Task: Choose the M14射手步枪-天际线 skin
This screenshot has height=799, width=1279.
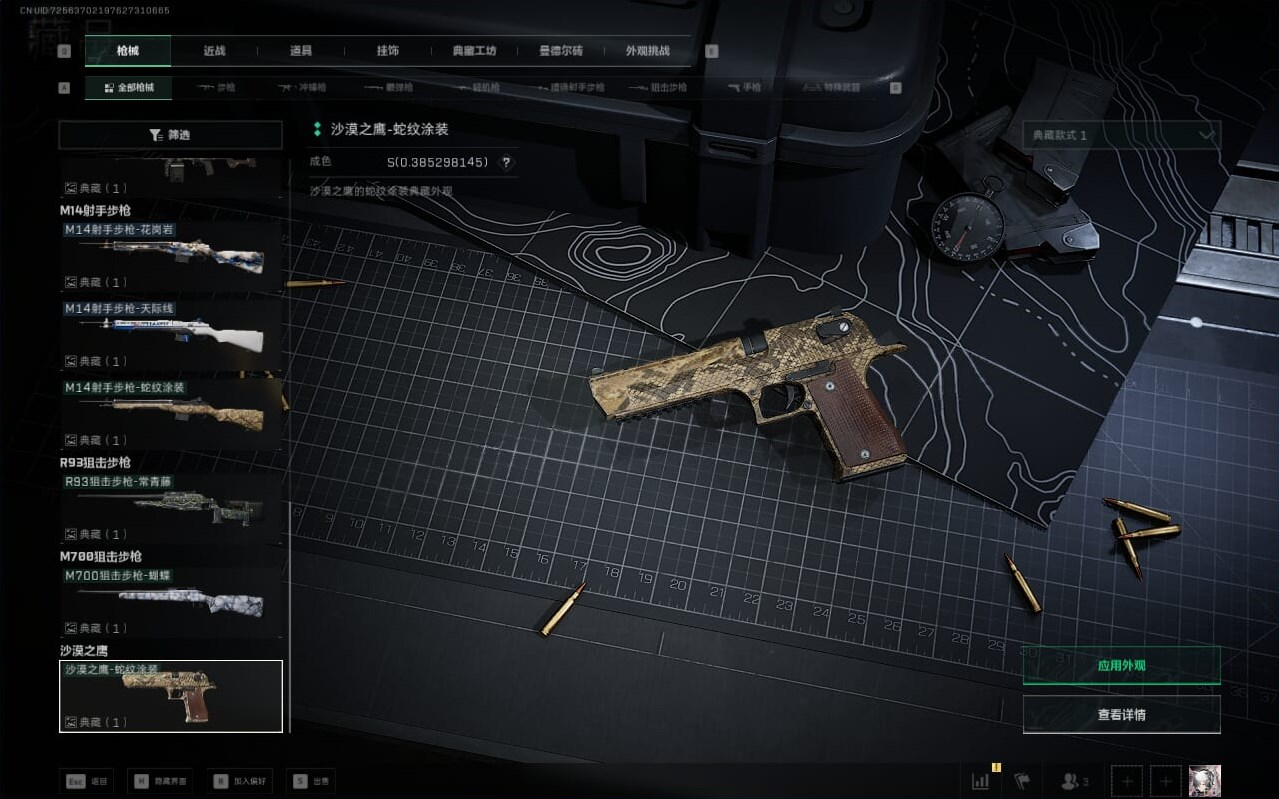Action: 170,335
